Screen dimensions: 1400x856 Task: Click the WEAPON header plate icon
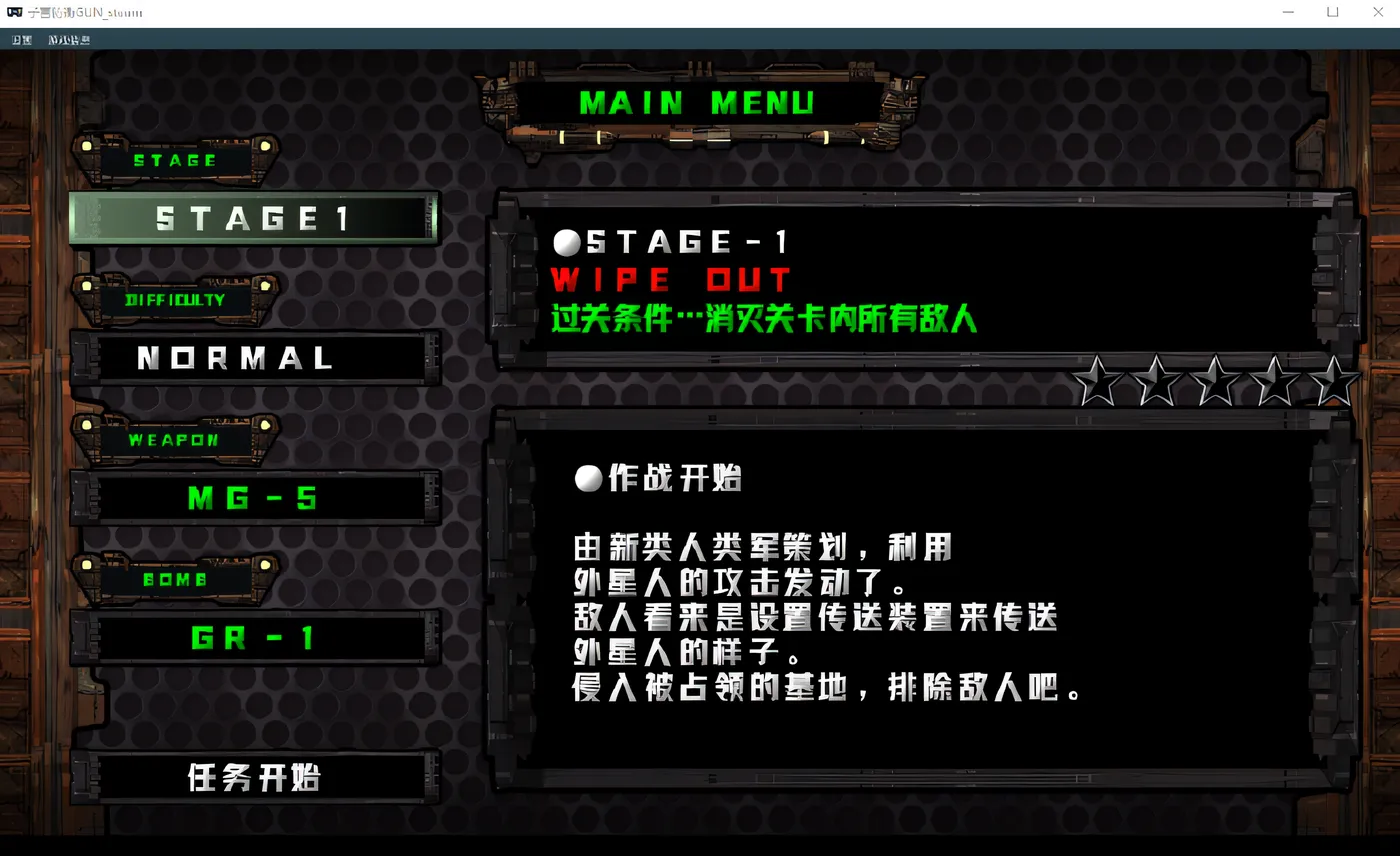point(175,440)
